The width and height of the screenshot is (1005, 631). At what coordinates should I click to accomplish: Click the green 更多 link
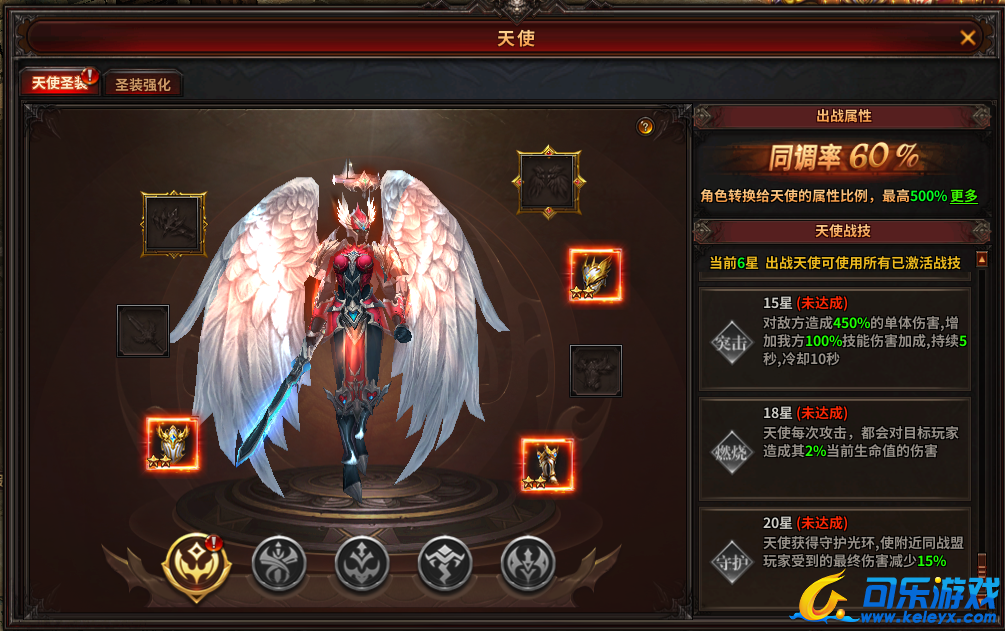(x=964, y=196)
